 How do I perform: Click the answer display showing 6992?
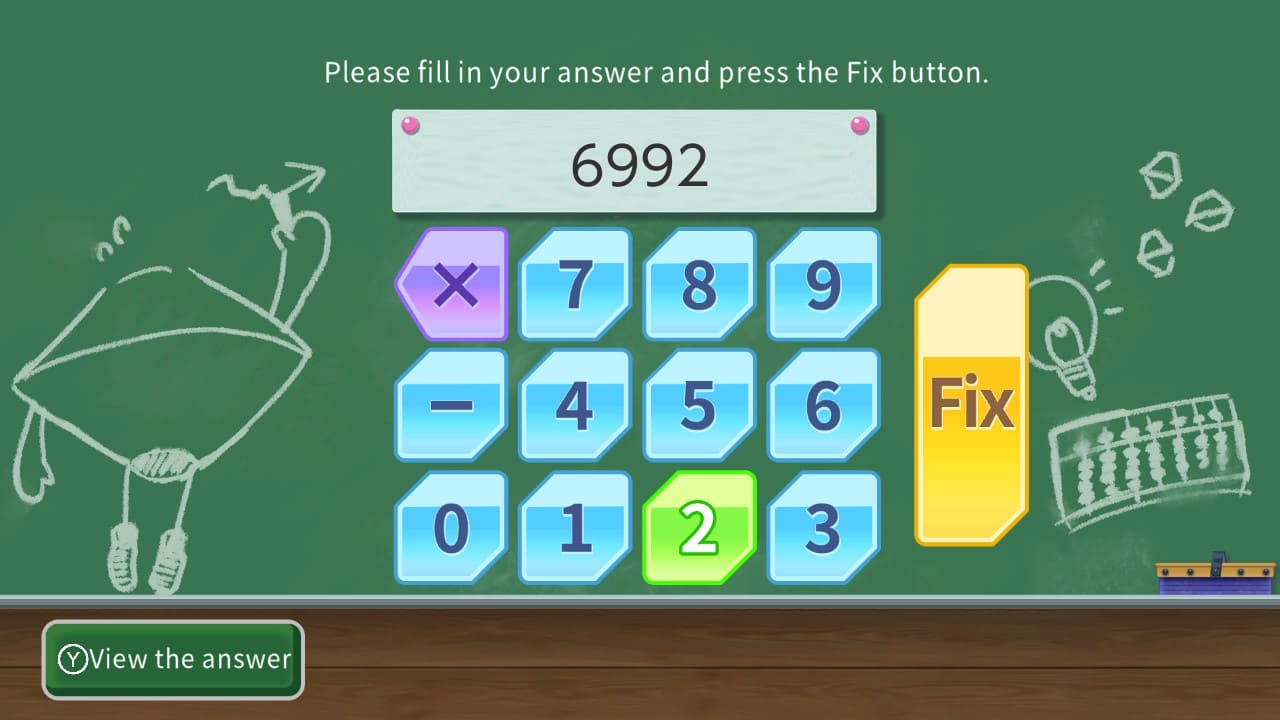click(634, 162)
